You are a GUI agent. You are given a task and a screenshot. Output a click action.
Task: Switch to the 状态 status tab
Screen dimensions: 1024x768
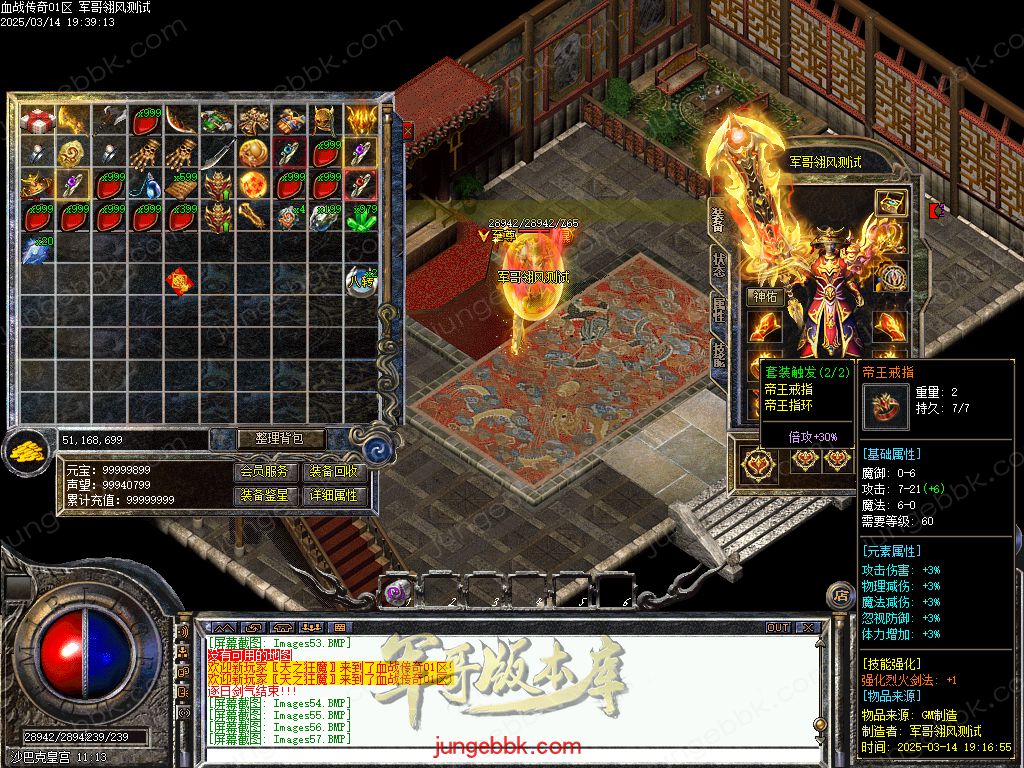pyautogui.click(x=718, y=264)
